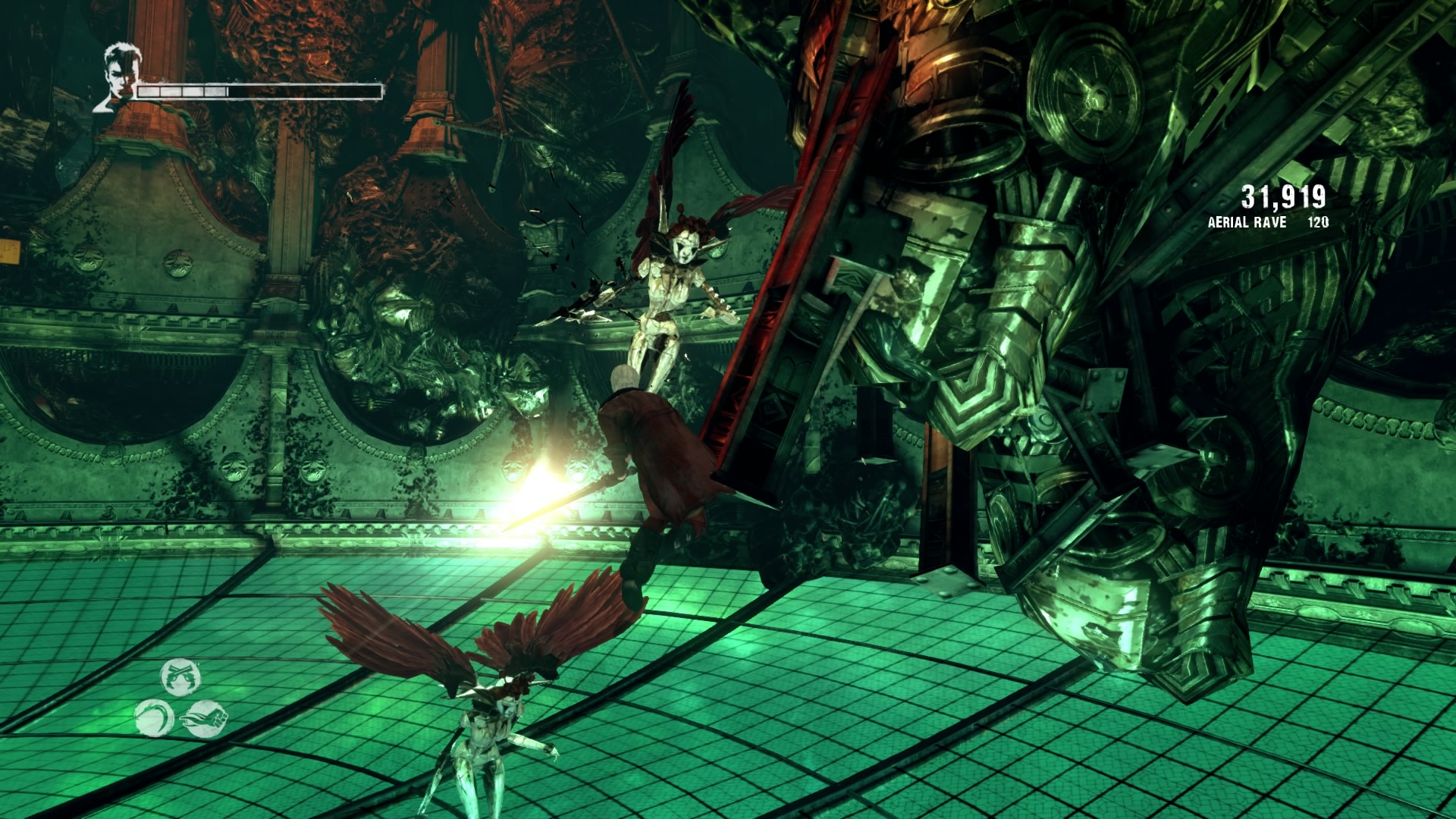Choose the curved scythe weapon icon

click(155, 717)
